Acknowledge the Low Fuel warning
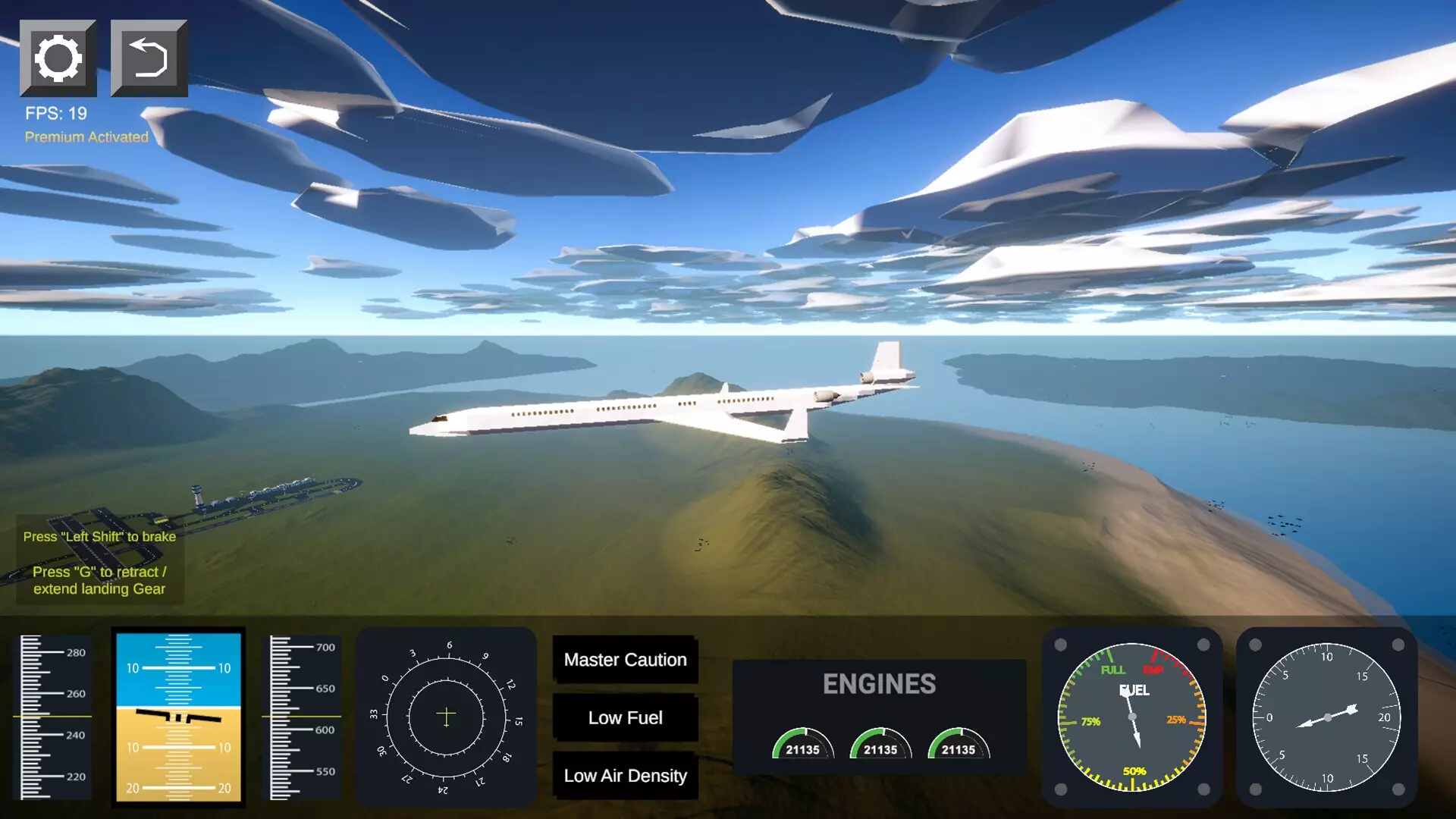The image size is (1456, 819). pyautogui.click(x=625, y=717)
